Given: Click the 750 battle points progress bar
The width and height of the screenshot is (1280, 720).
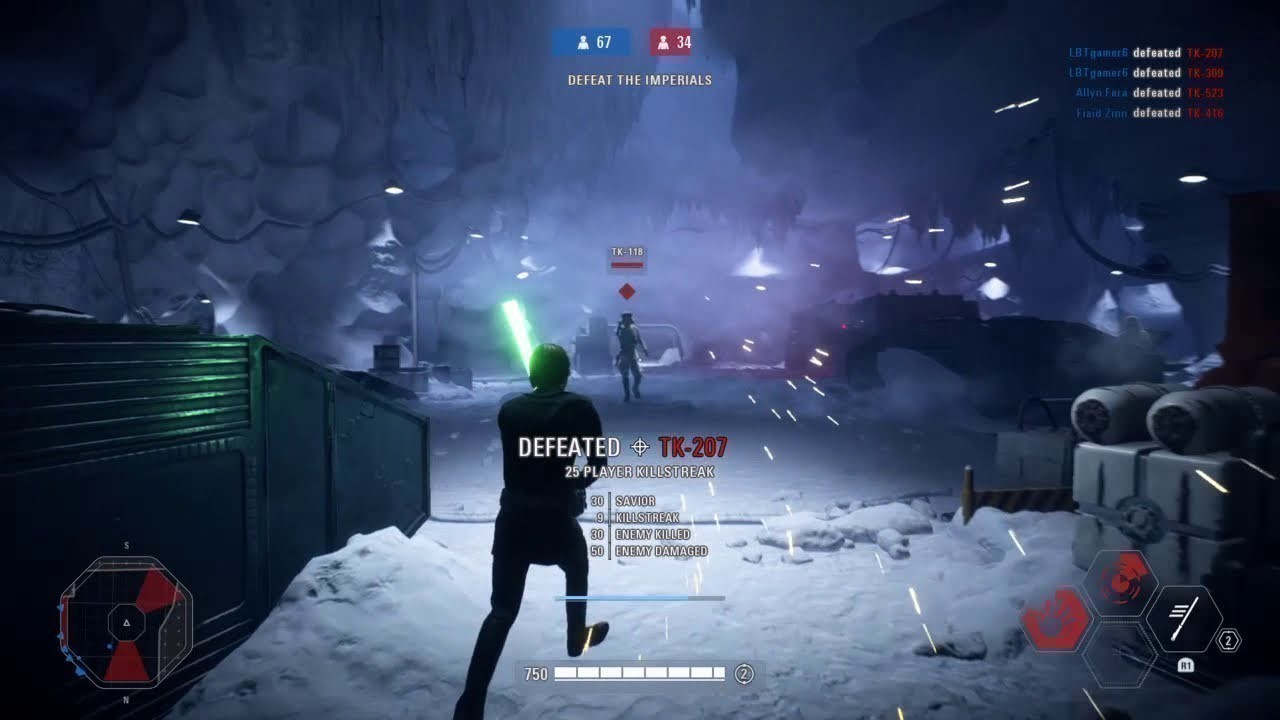Looking at the screenshot, I should coord(640,673).
